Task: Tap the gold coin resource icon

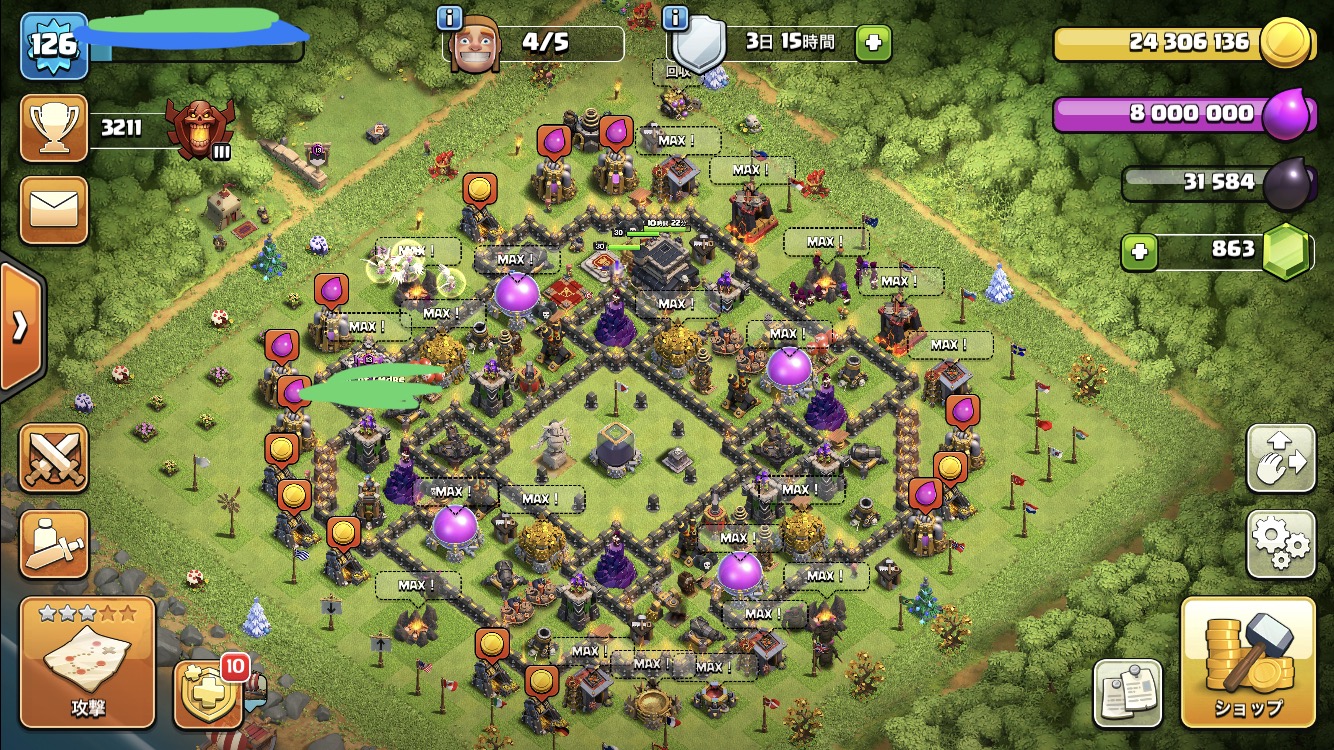Action: [1284, 44]
